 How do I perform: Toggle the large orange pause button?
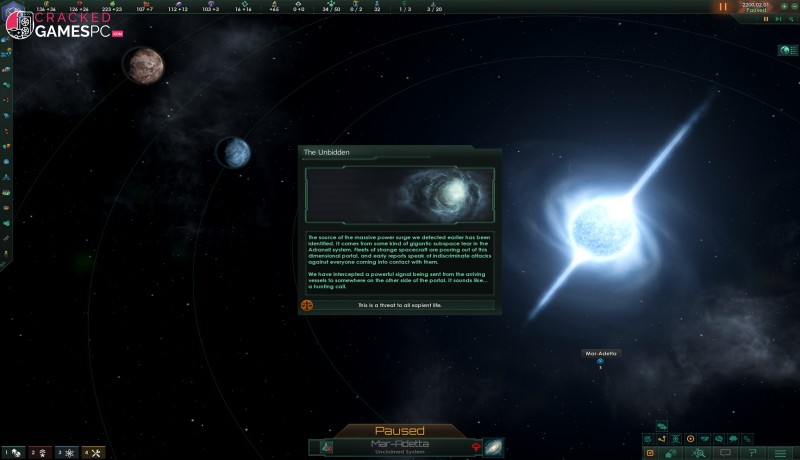pos(723,7)
